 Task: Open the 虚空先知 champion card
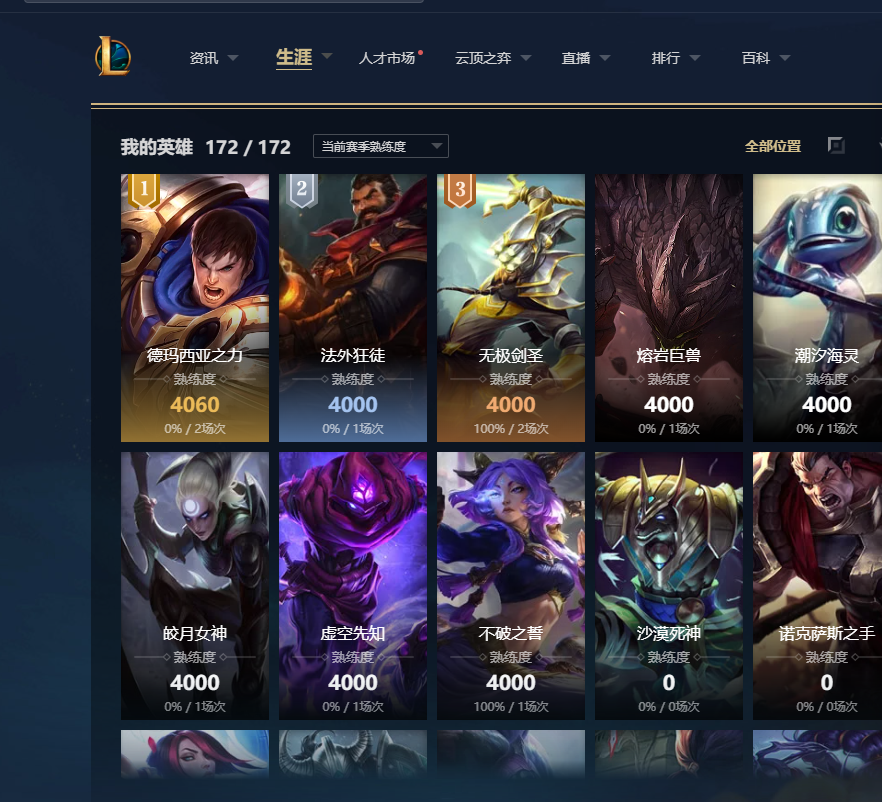coord(353,585)
